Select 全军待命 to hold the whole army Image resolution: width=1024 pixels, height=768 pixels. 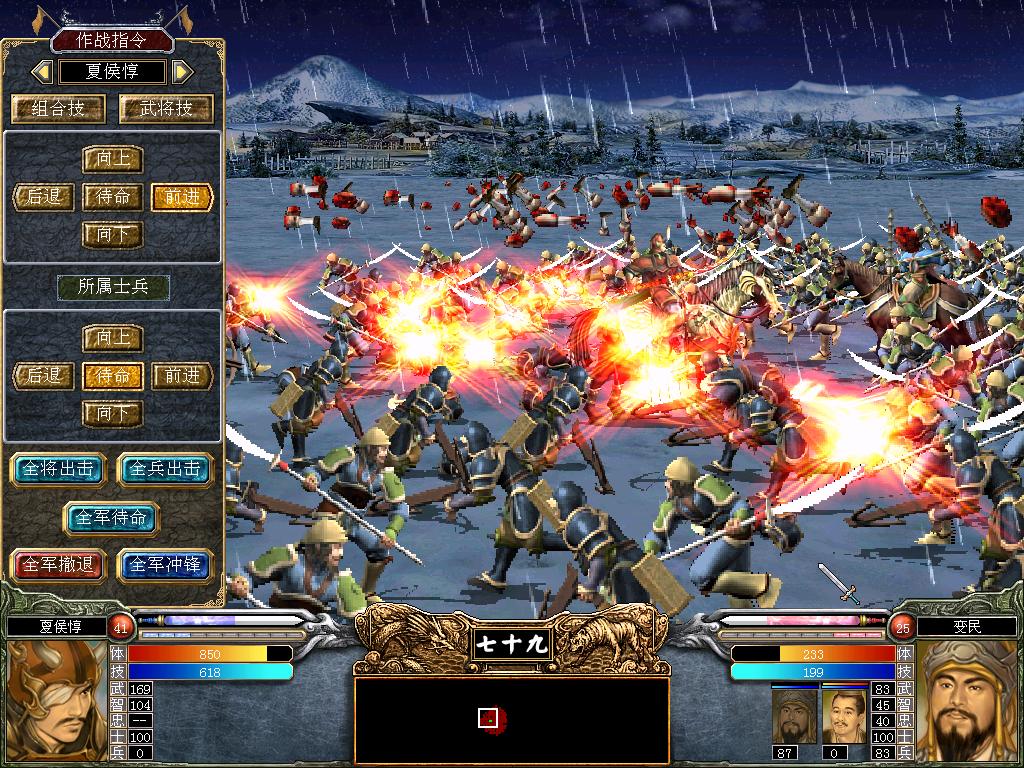(112, 518)
